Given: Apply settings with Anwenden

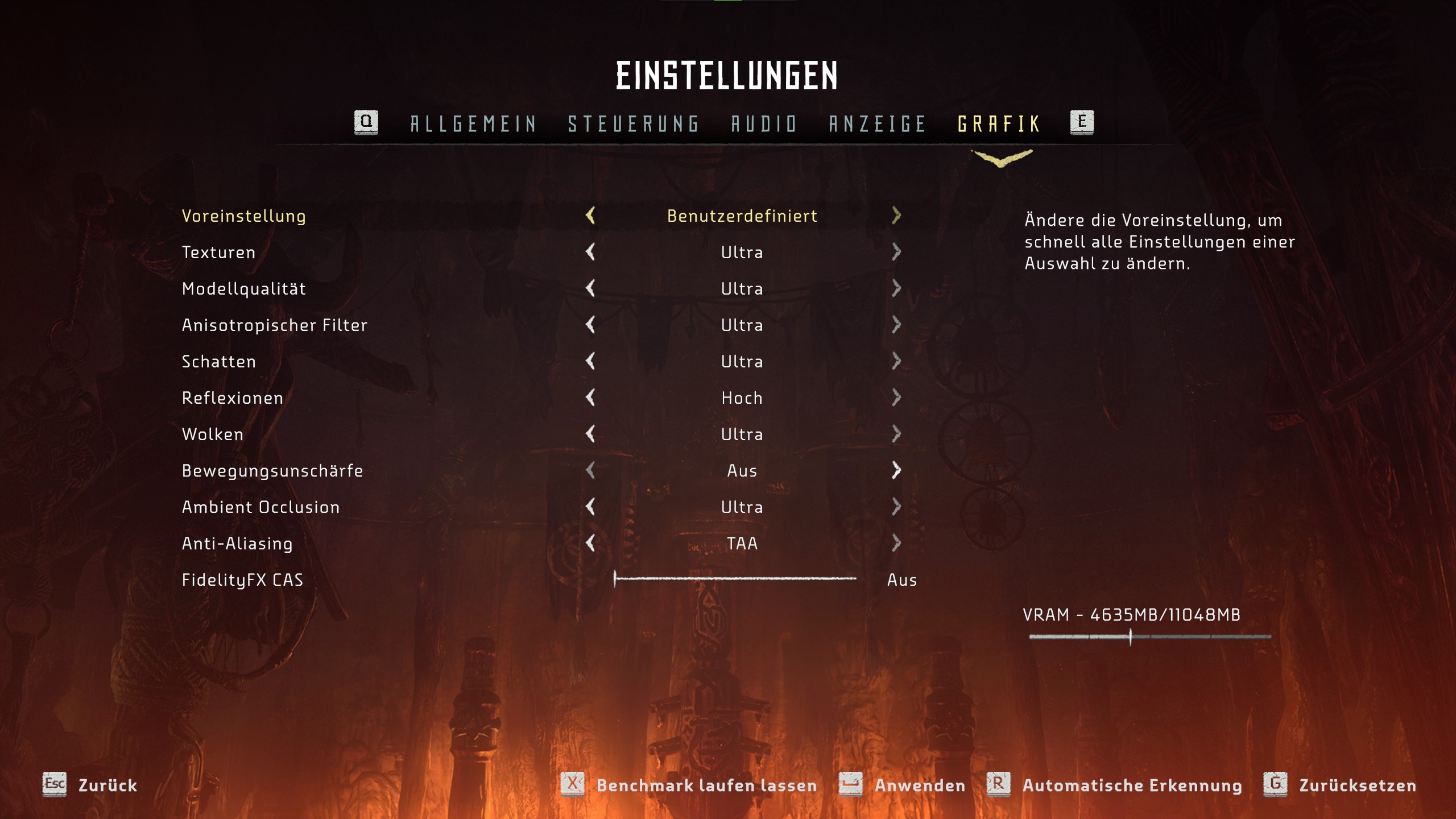Looking at the screenshot, I should point(903,785).
